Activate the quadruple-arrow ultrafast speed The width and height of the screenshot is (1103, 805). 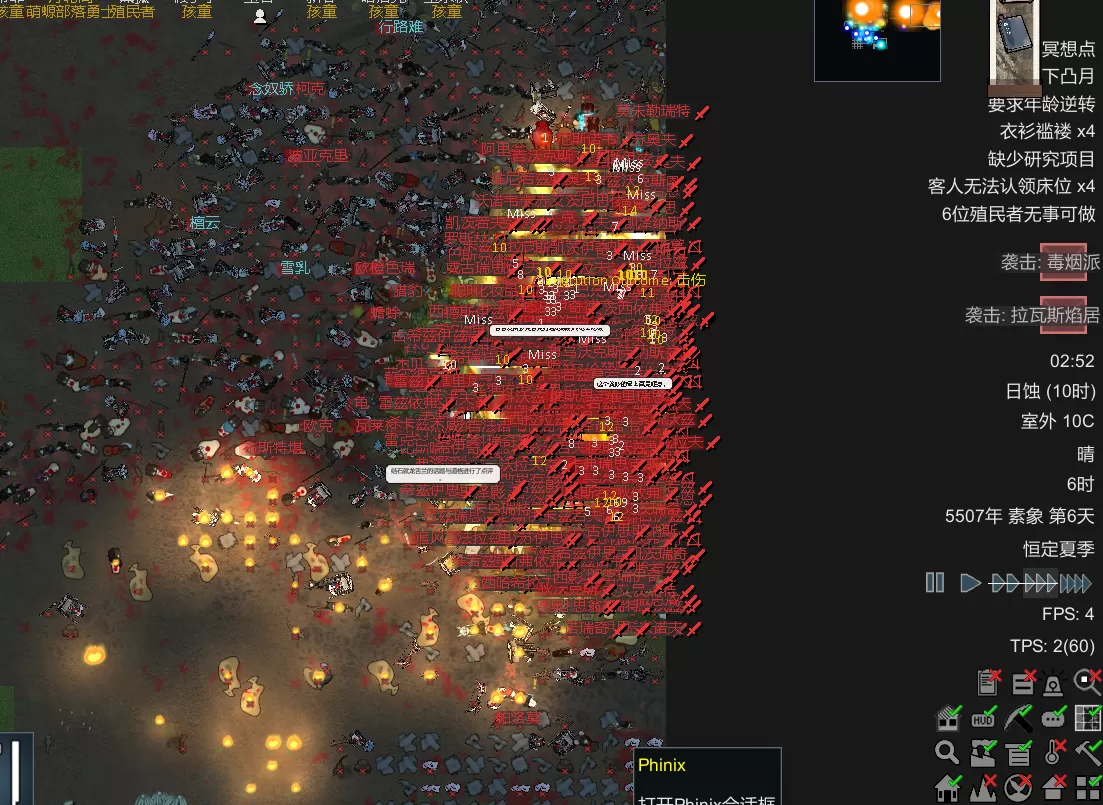pyautogui.click(x=1076, y=582)
